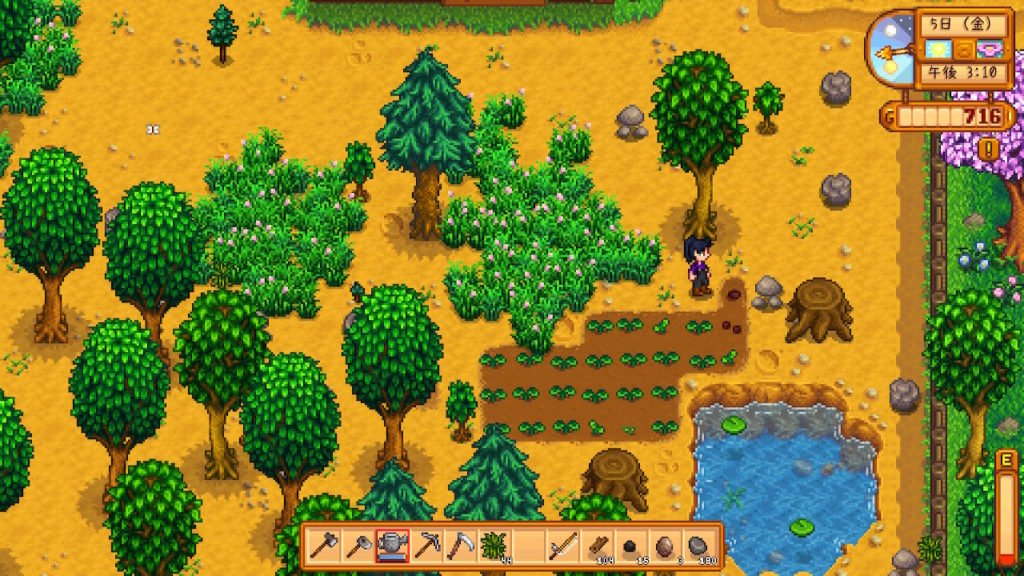1024x576 pixels.
Task: Choose the coal stack slot
Action: pyautogui.click(x=631, y=546)
